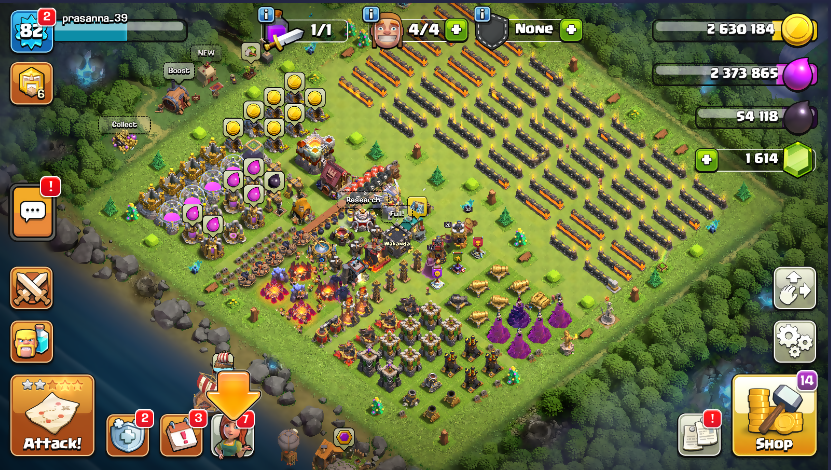Show info for the 1/1 sword counter

pyautogui.click(x=265, y=15)
